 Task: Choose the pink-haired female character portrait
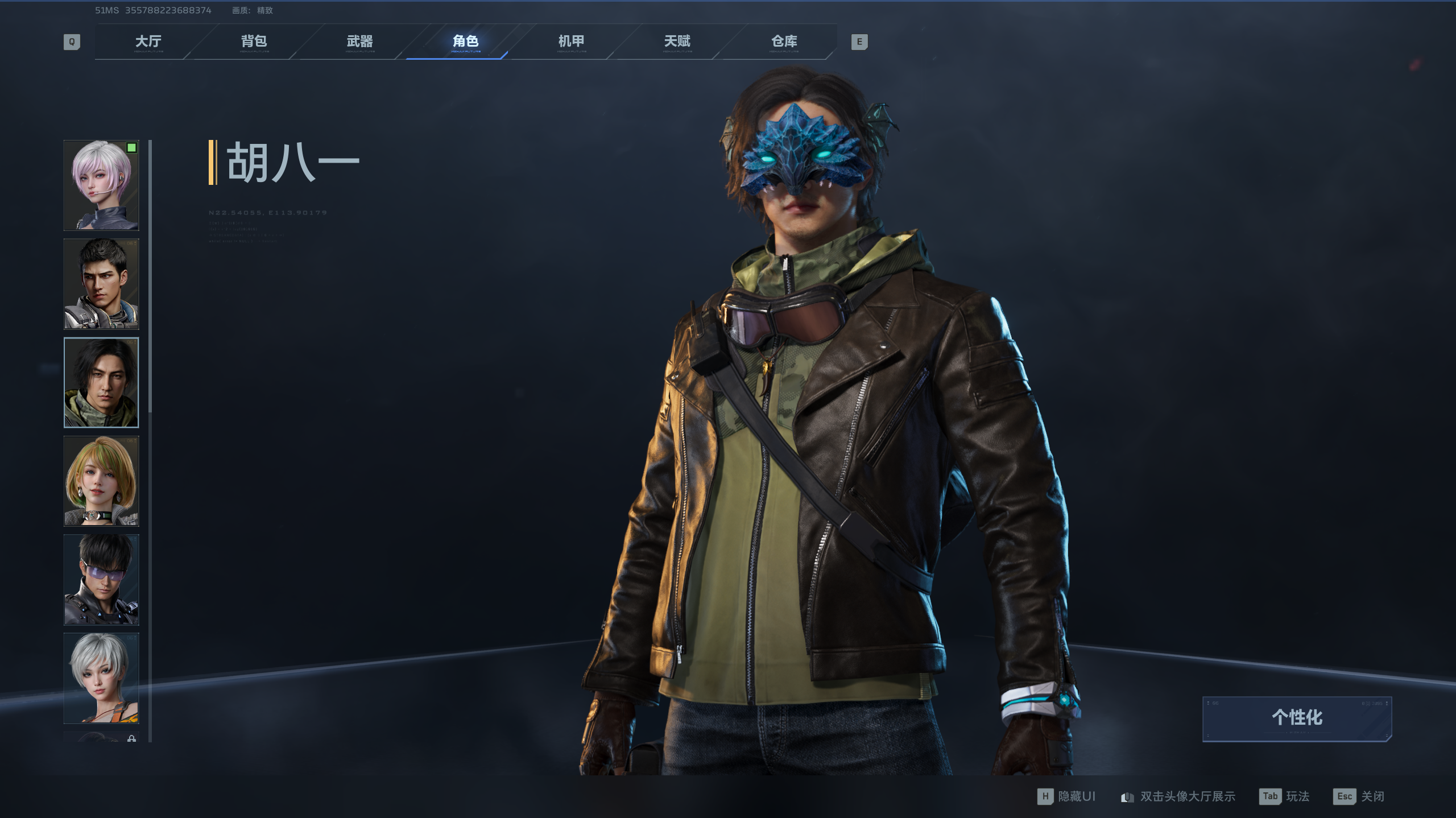pos(101,185)
